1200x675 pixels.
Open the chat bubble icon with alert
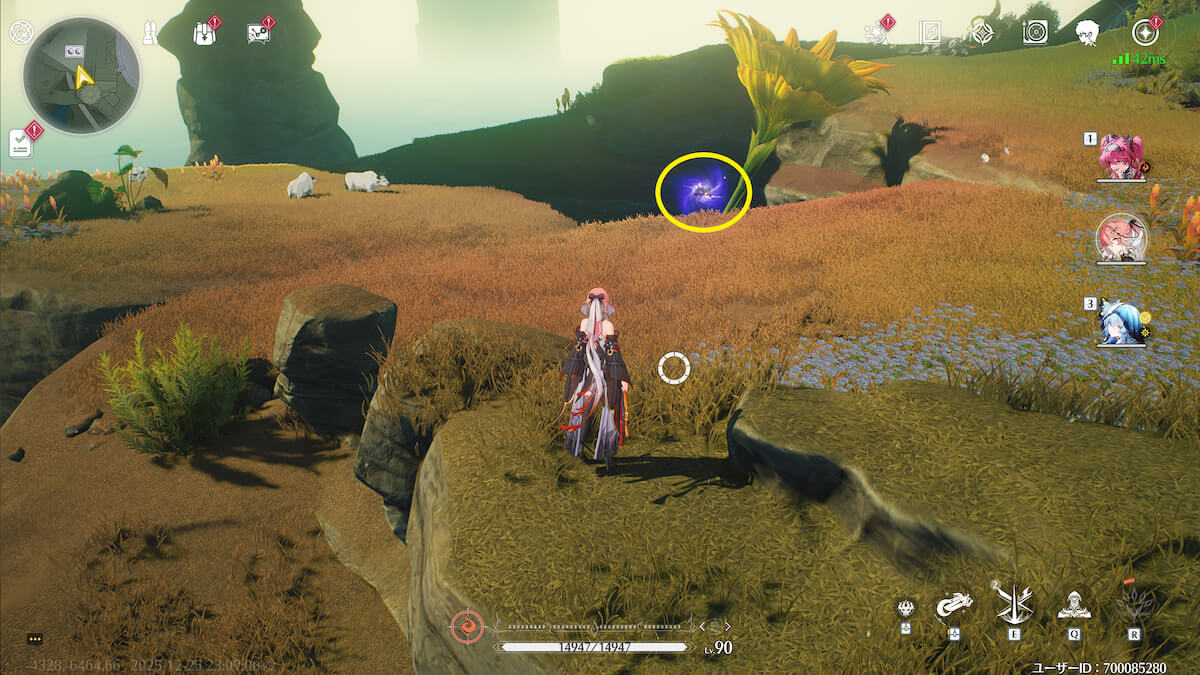pos(258,33)
